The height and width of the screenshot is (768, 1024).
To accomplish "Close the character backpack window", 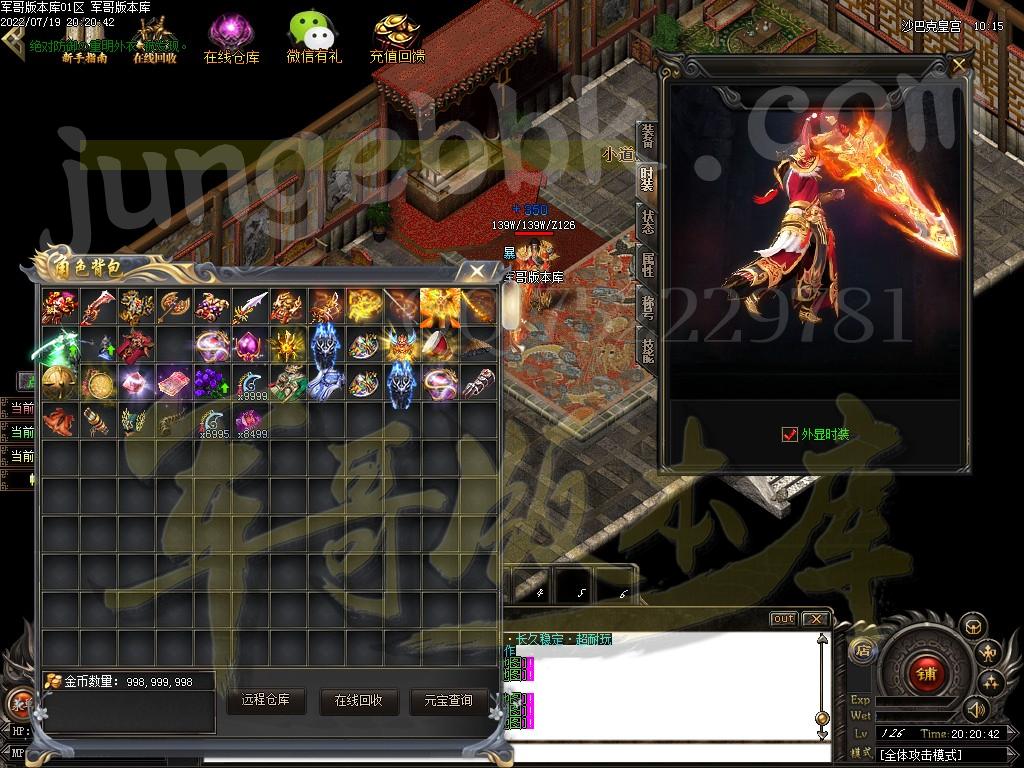I will [x=477, y=270].
